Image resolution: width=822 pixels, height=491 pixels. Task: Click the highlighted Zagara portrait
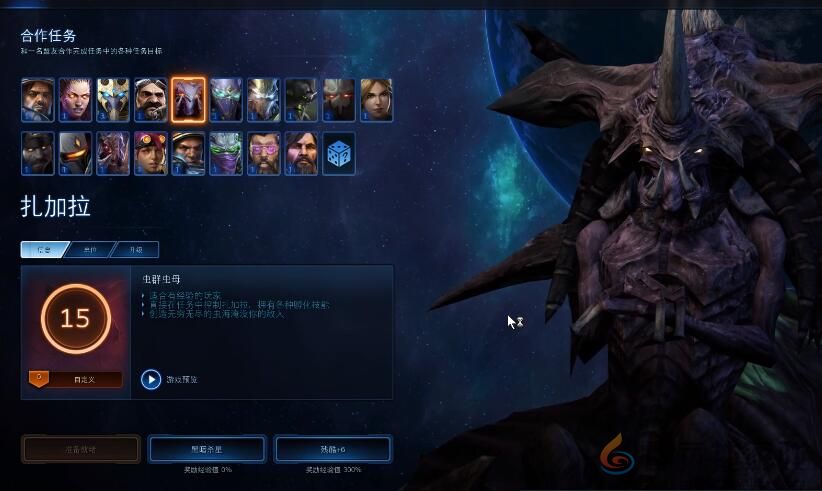[188, 100]
